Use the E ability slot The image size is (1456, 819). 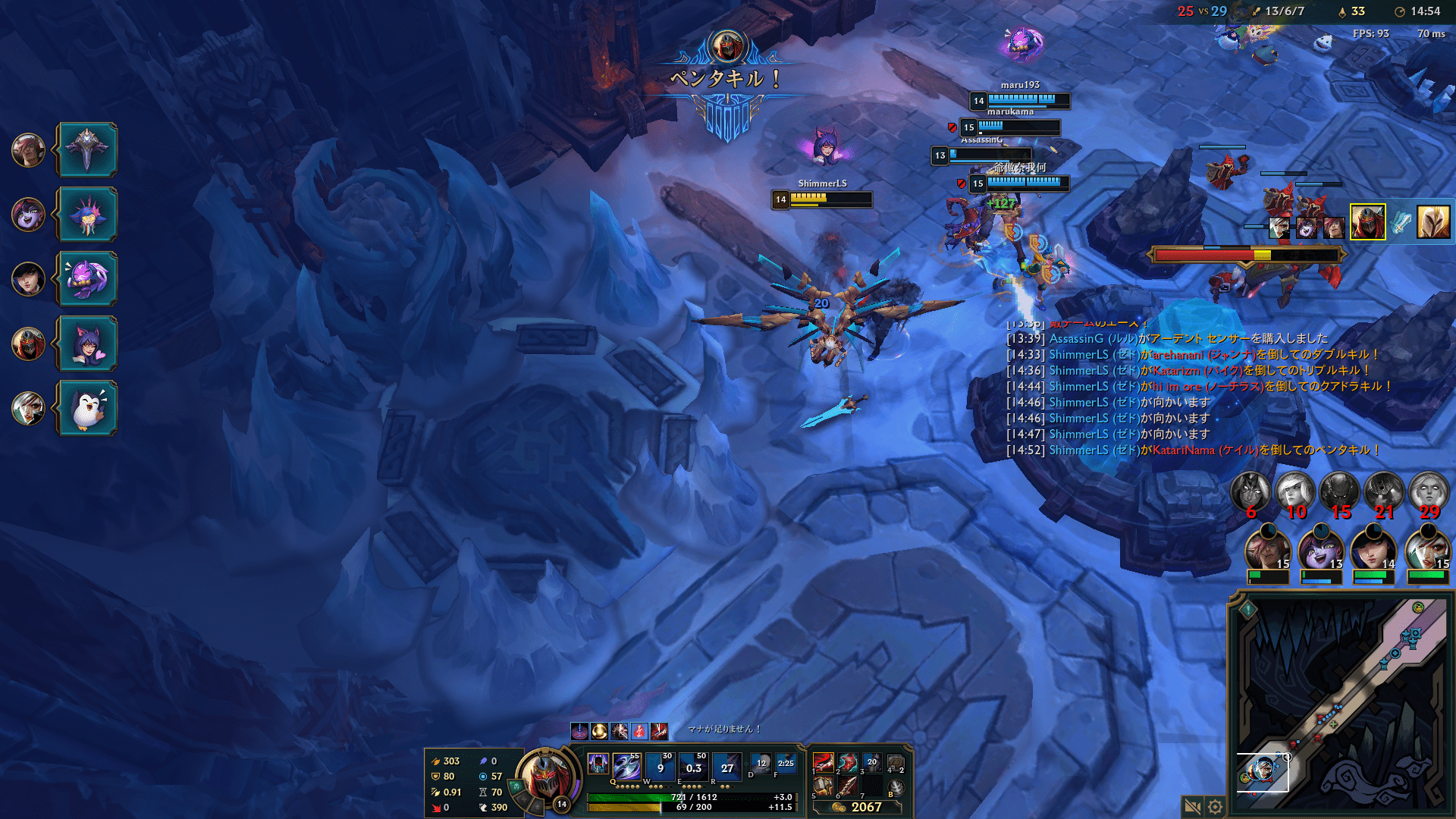(x=693, y=767)
